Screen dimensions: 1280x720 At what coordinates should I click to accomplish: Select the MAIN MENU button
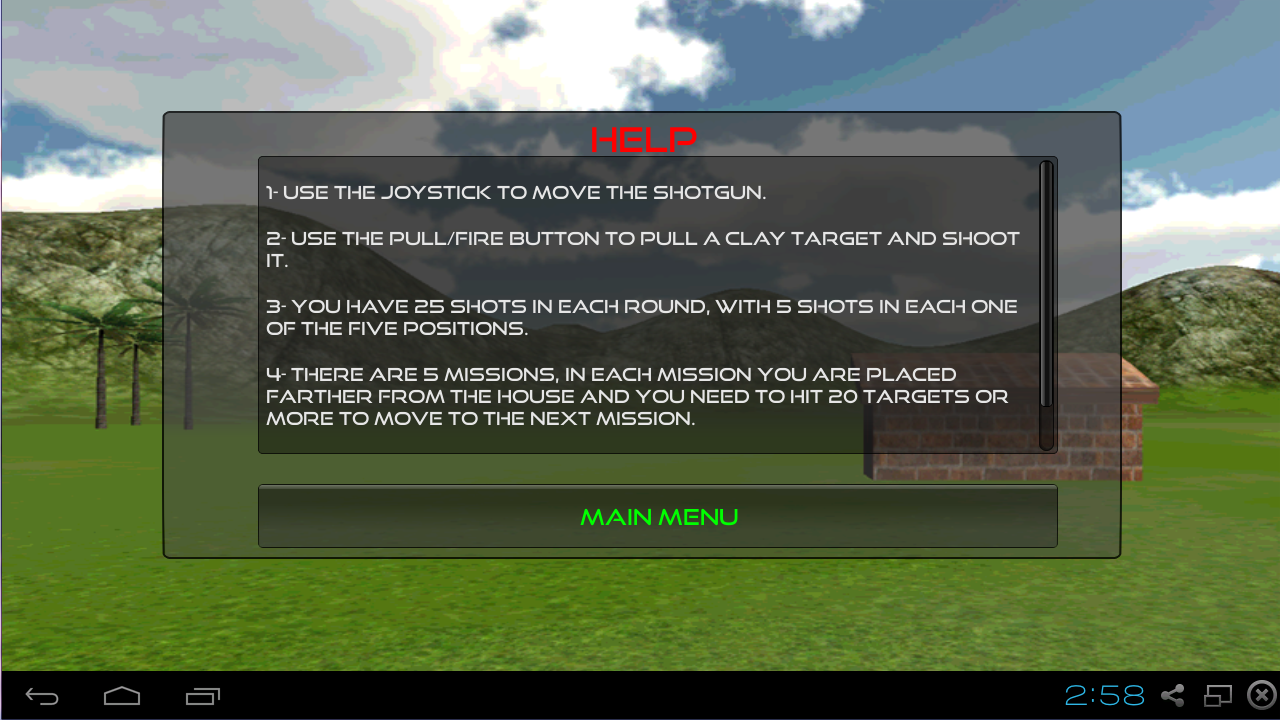tap(658, 517)
